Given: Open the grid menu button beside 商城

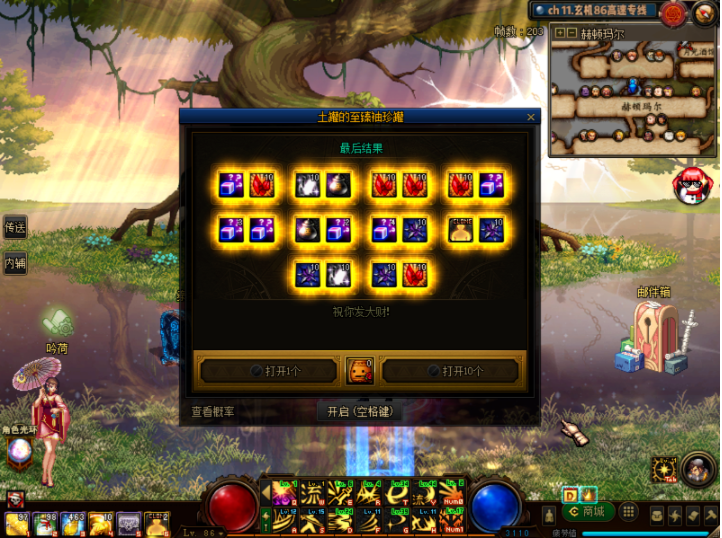Looking at the screenshot, I should [628, 512].
